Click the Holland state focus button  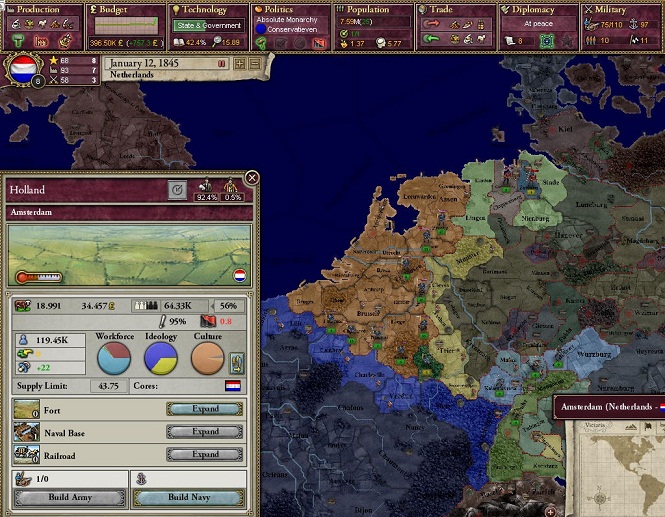click(x=177, y=189)
